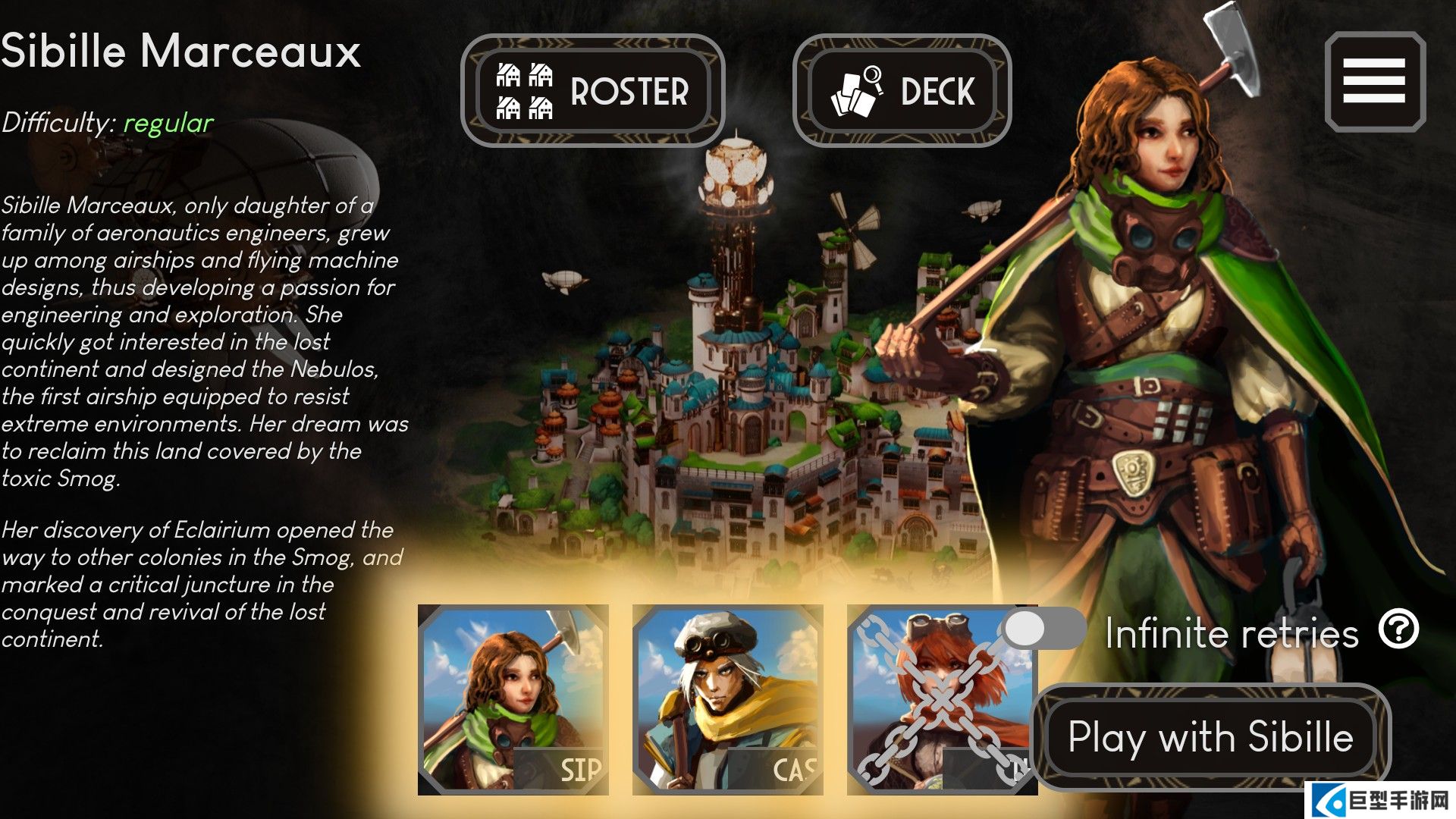
Task: Open the Roster screen
Action: [x=592, y=91]
